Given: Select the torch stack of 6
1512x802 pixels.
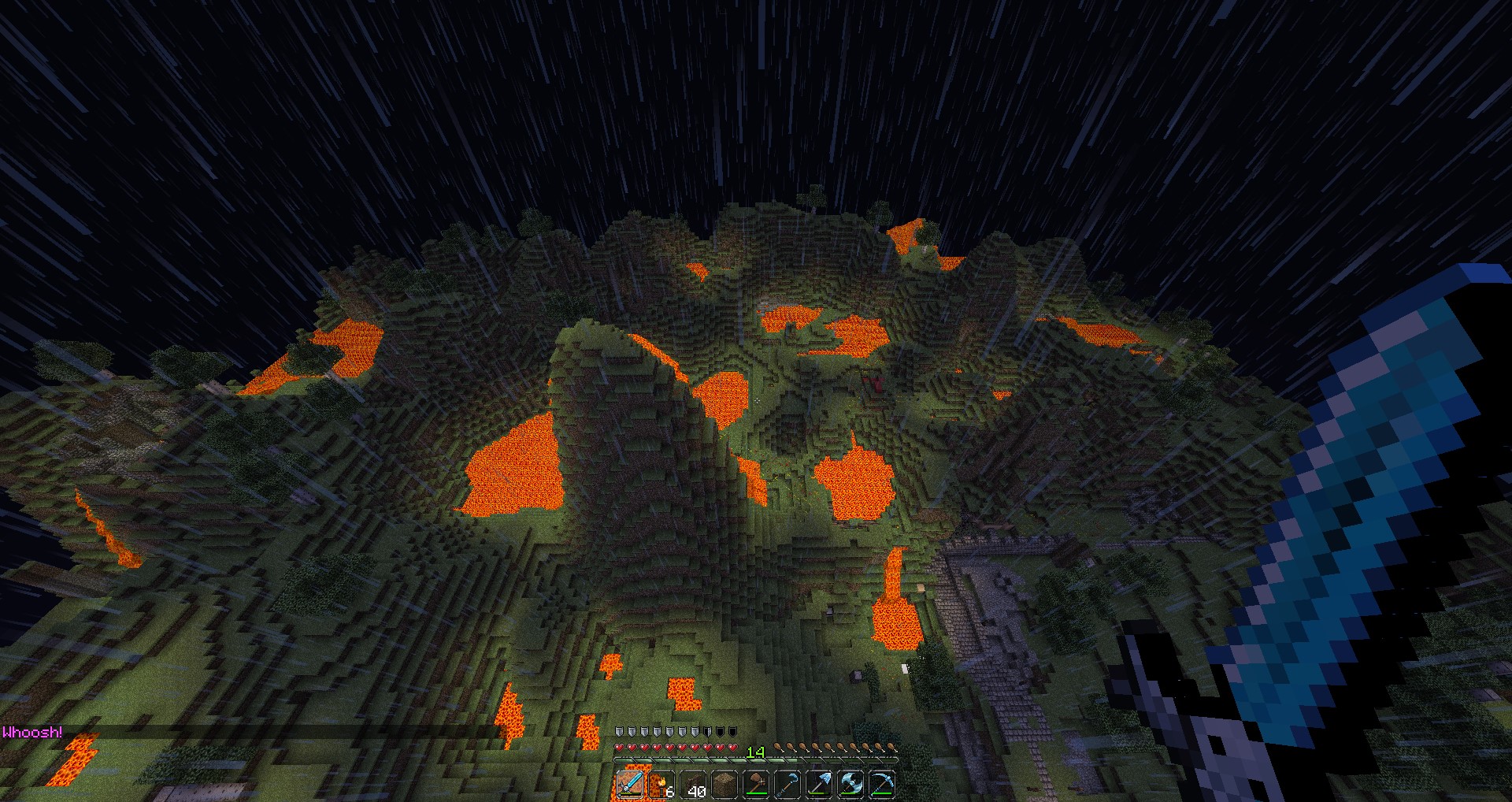Looking at the screenshot, I should [661, 785].
